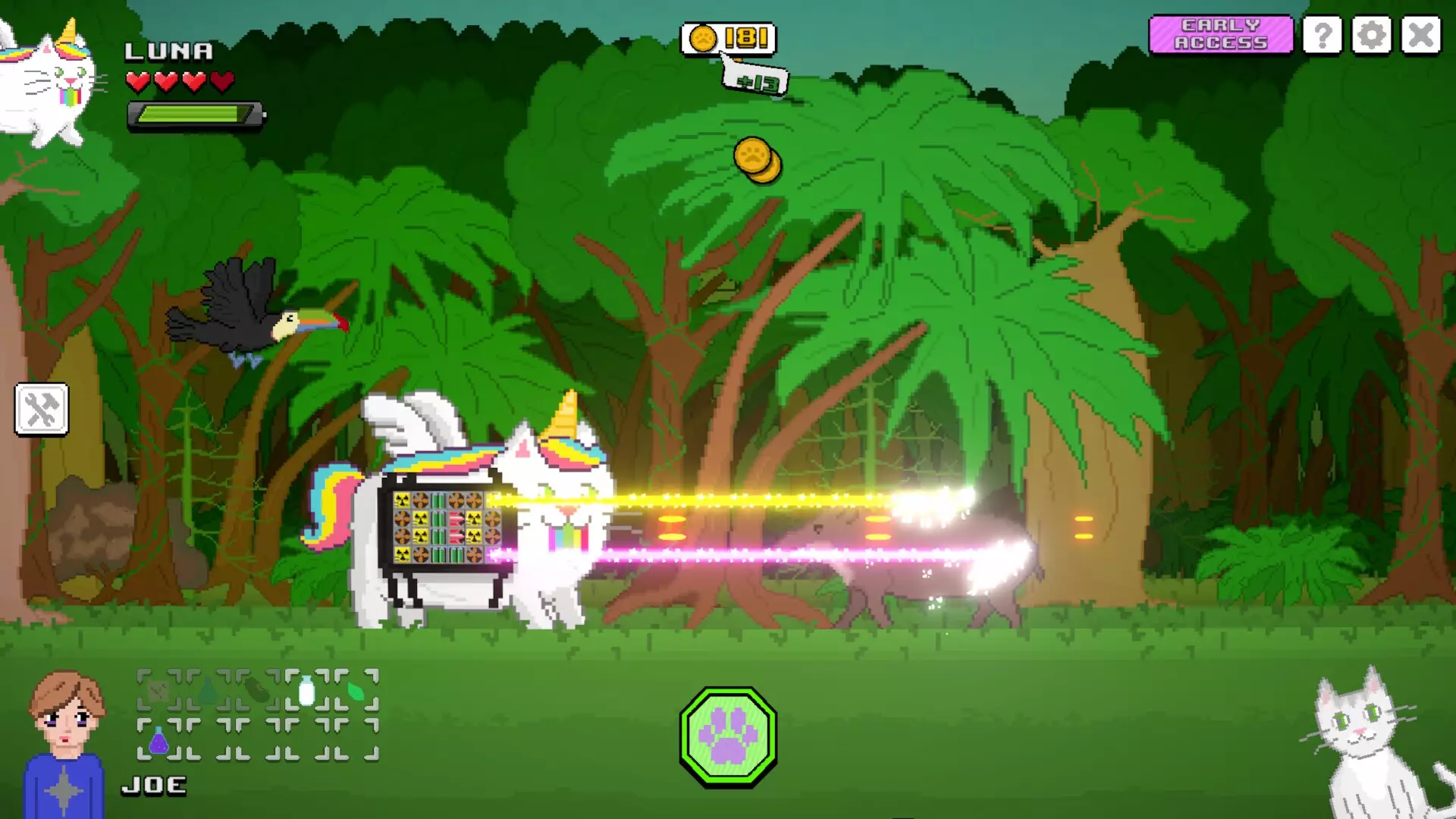
Task: Click the EARLY ACCESS banner
Action: [x=1220, y=36]
